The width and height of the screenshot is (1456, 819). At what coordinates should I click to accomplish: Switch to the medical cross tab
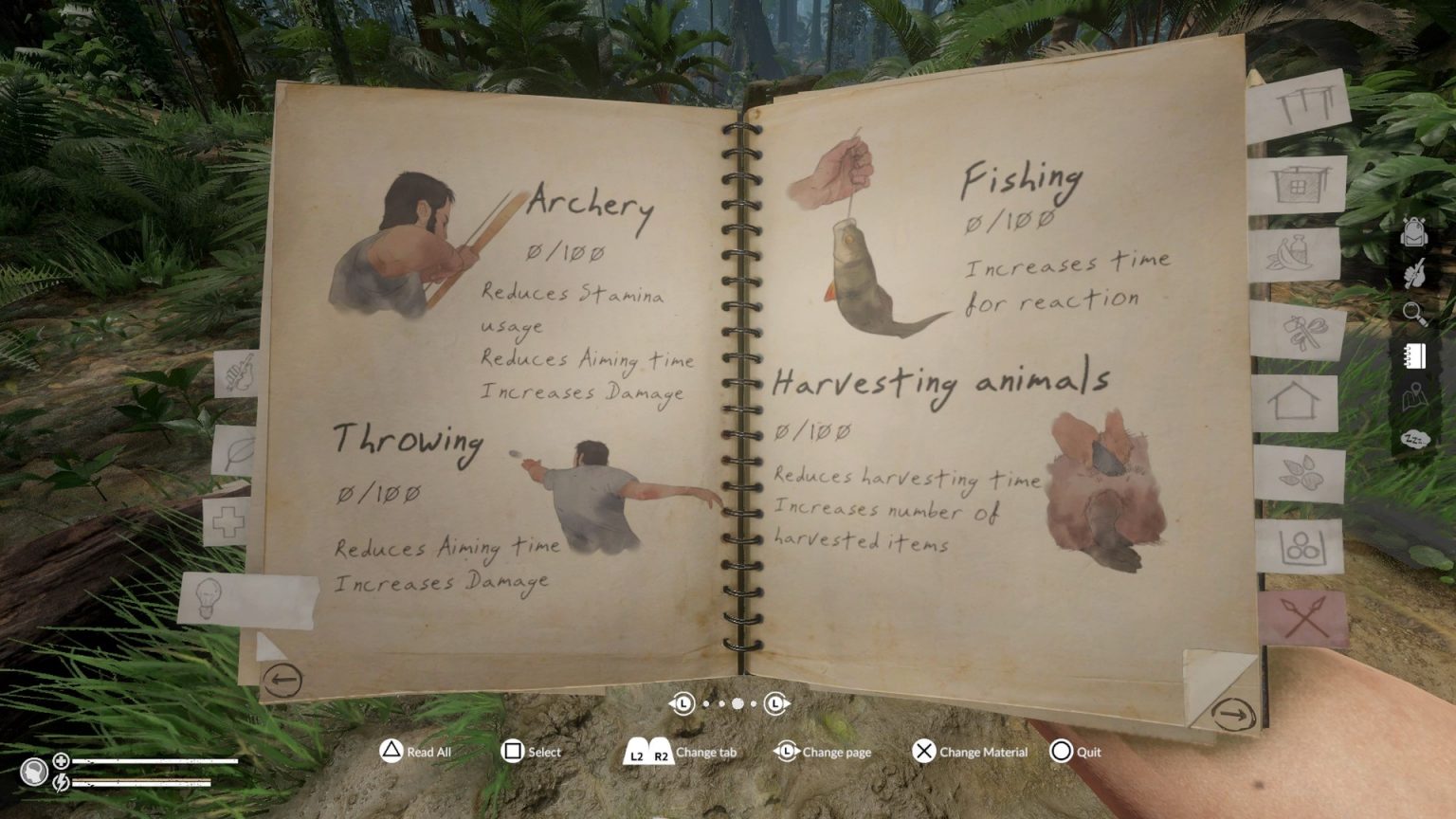pos(227,522)
